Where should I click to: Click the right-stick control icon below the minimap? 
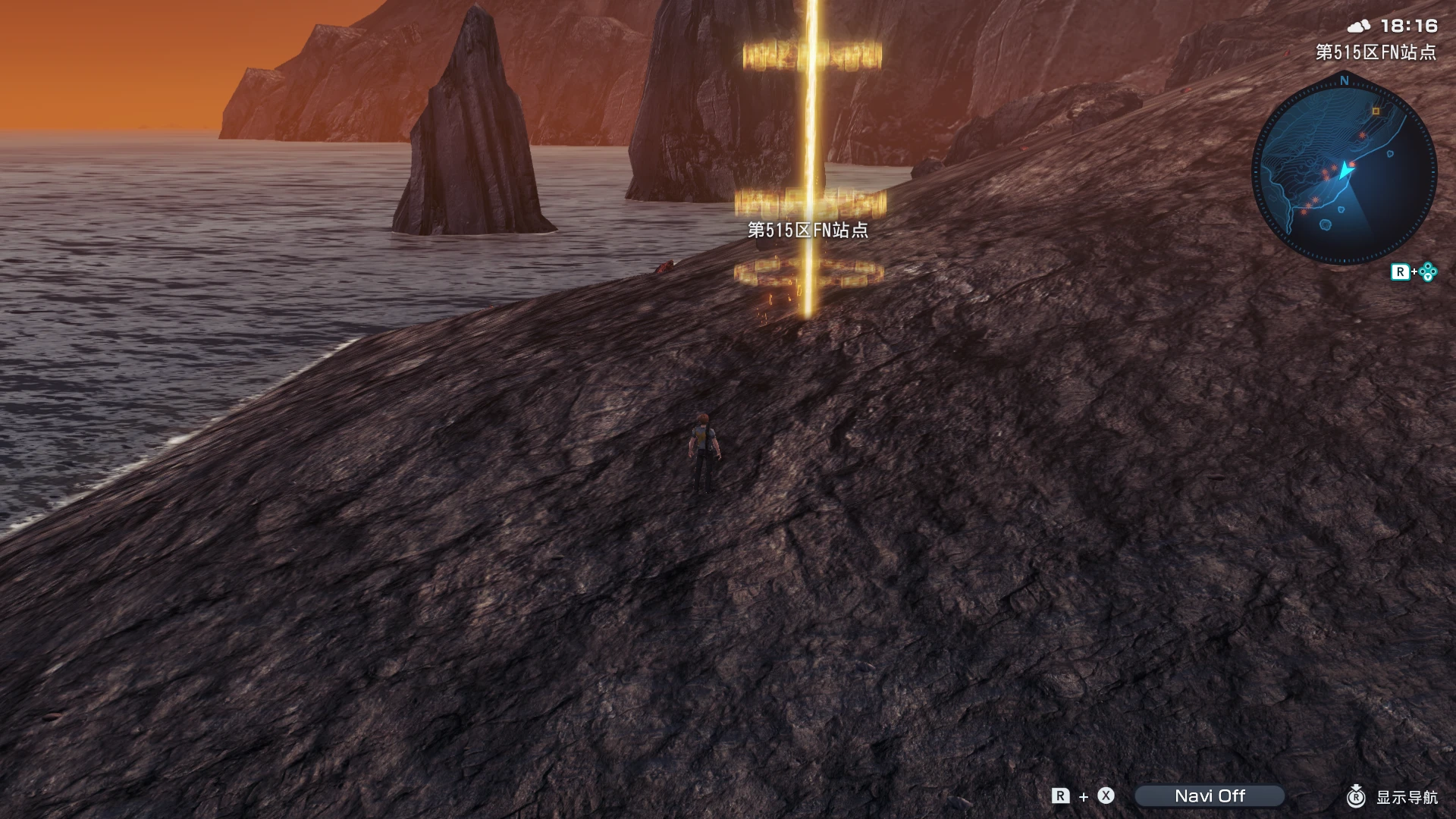[x=1426, y=271]
